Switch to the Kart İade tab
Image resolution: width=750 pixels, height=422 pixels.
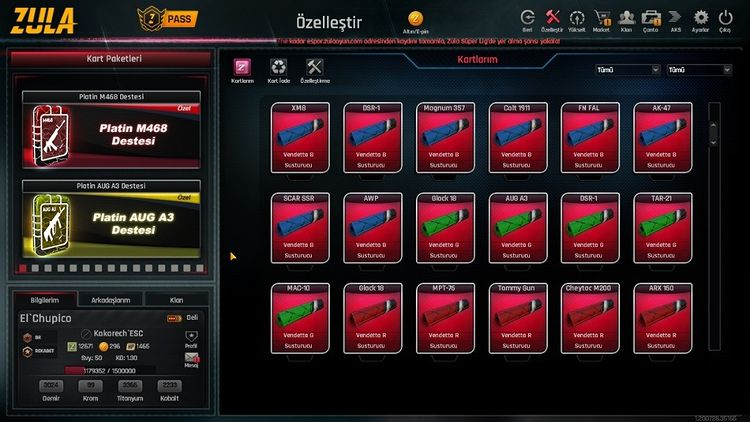point(277,69)
